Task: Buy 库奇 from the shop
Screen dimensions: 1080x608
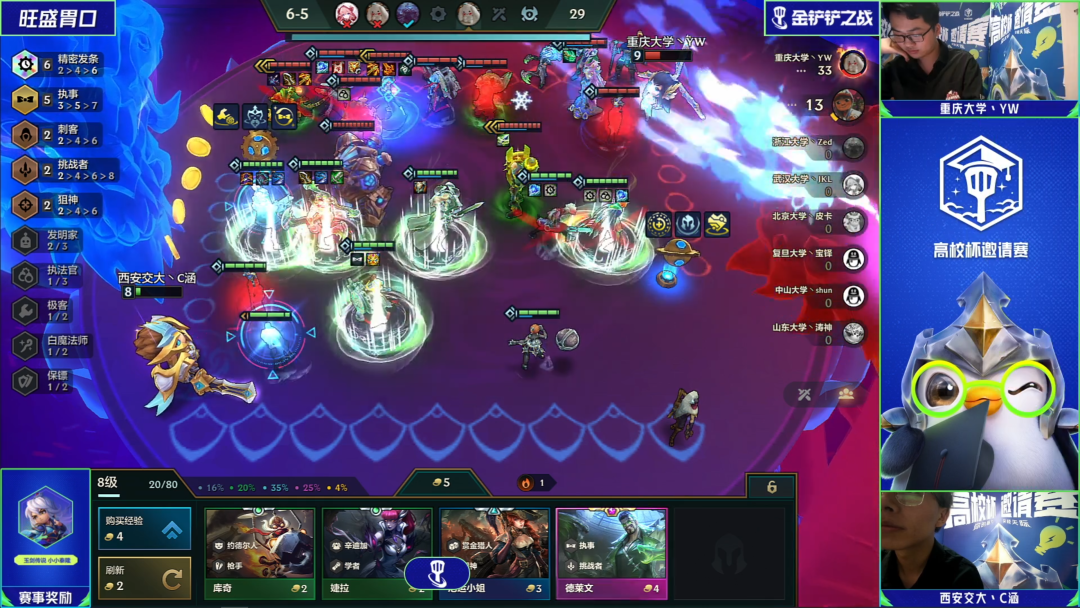Action: [260, 552]
